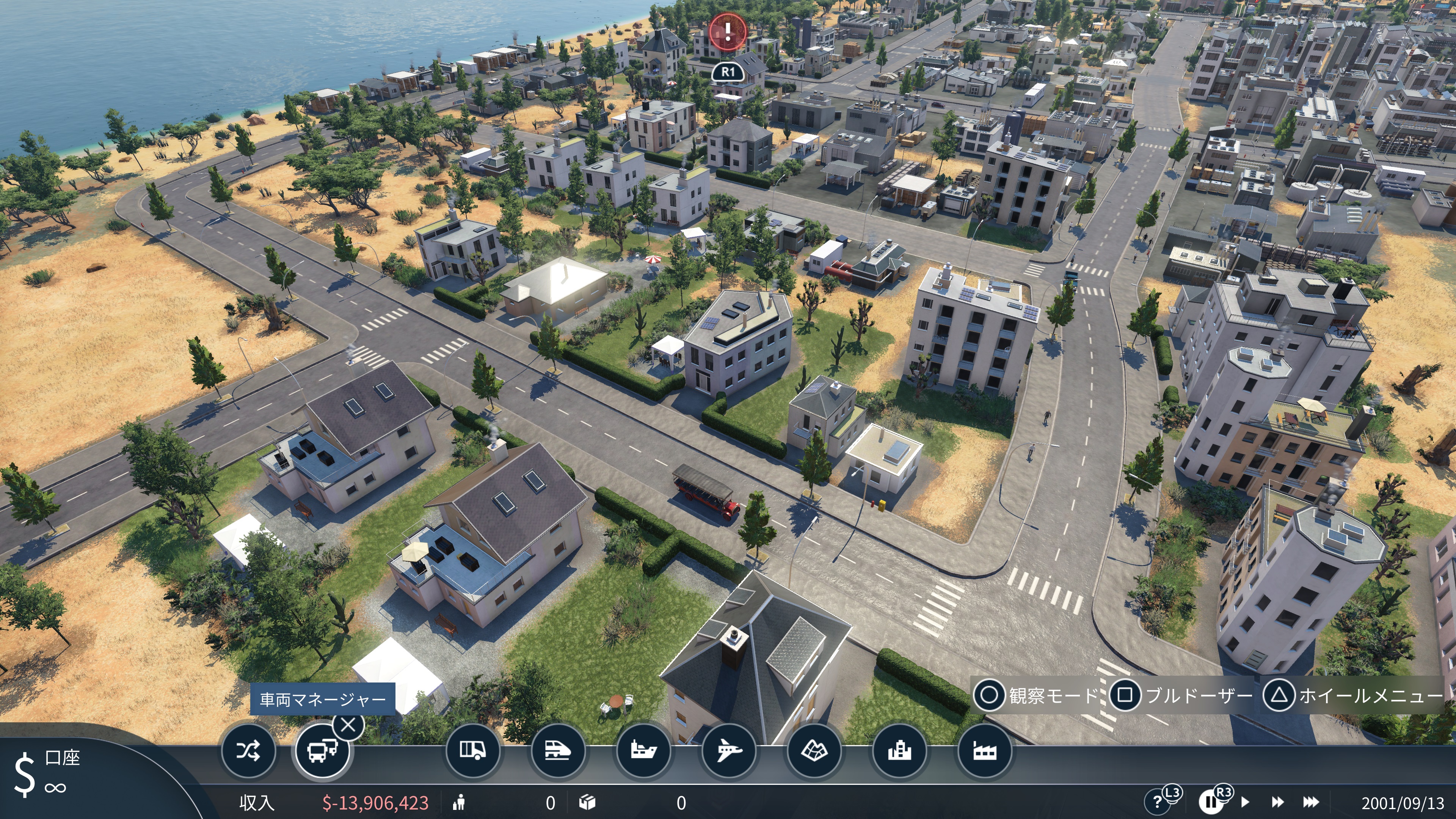Open the town buildings menu

pyautogui.click(x=899, y=751)
